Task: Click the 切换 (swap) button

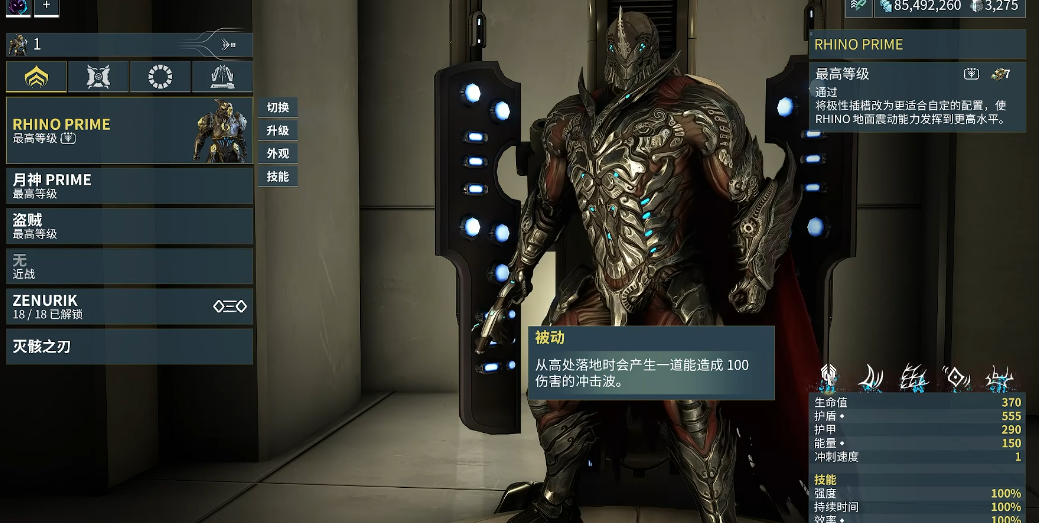Action: pos(277,108)
